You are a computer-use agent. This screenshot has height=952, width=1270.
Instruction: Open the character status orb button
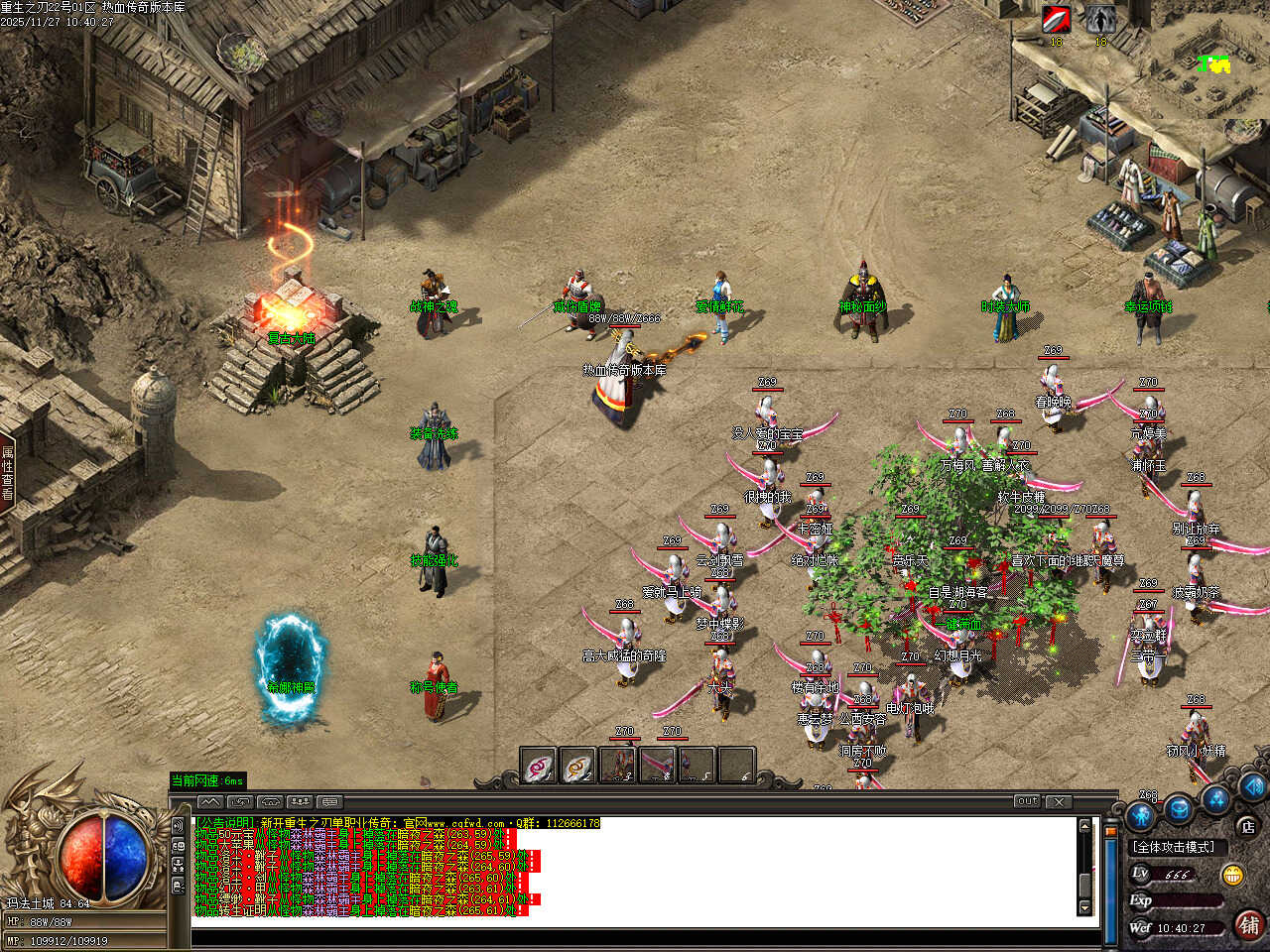coord(1141,817)
